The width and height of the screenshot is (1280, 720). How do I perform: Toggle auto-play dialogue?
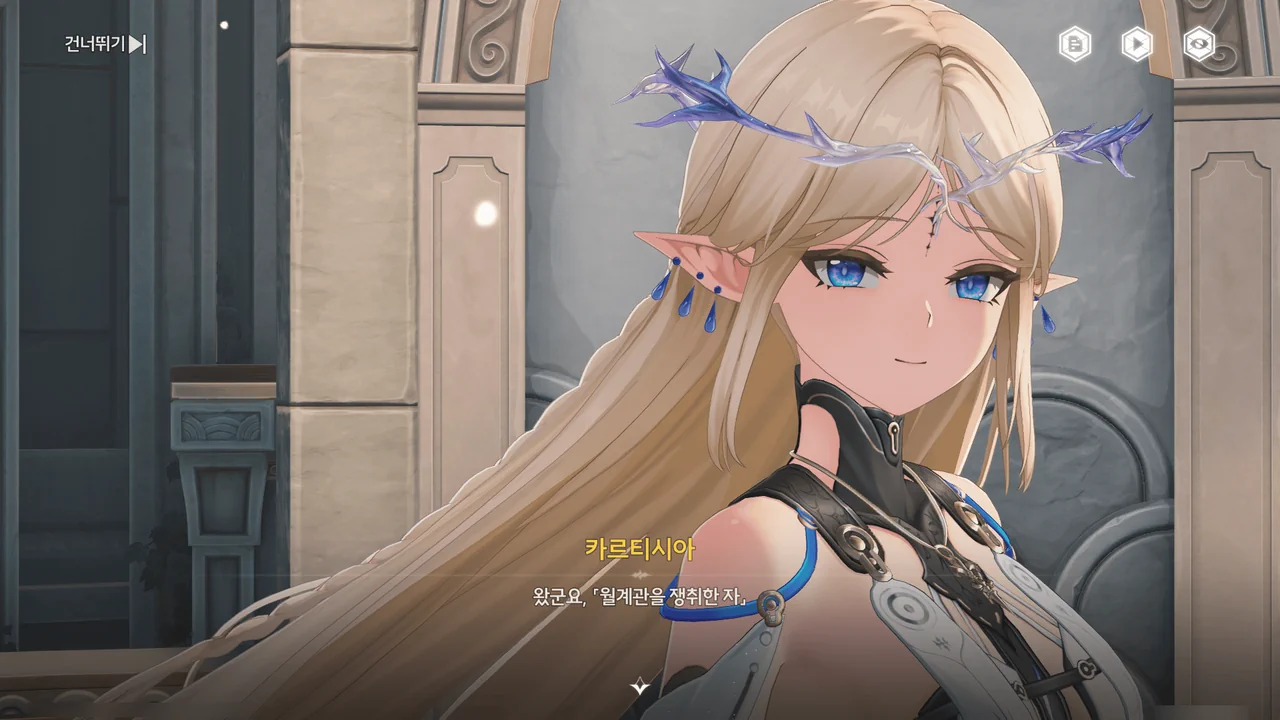(1137, 44)
